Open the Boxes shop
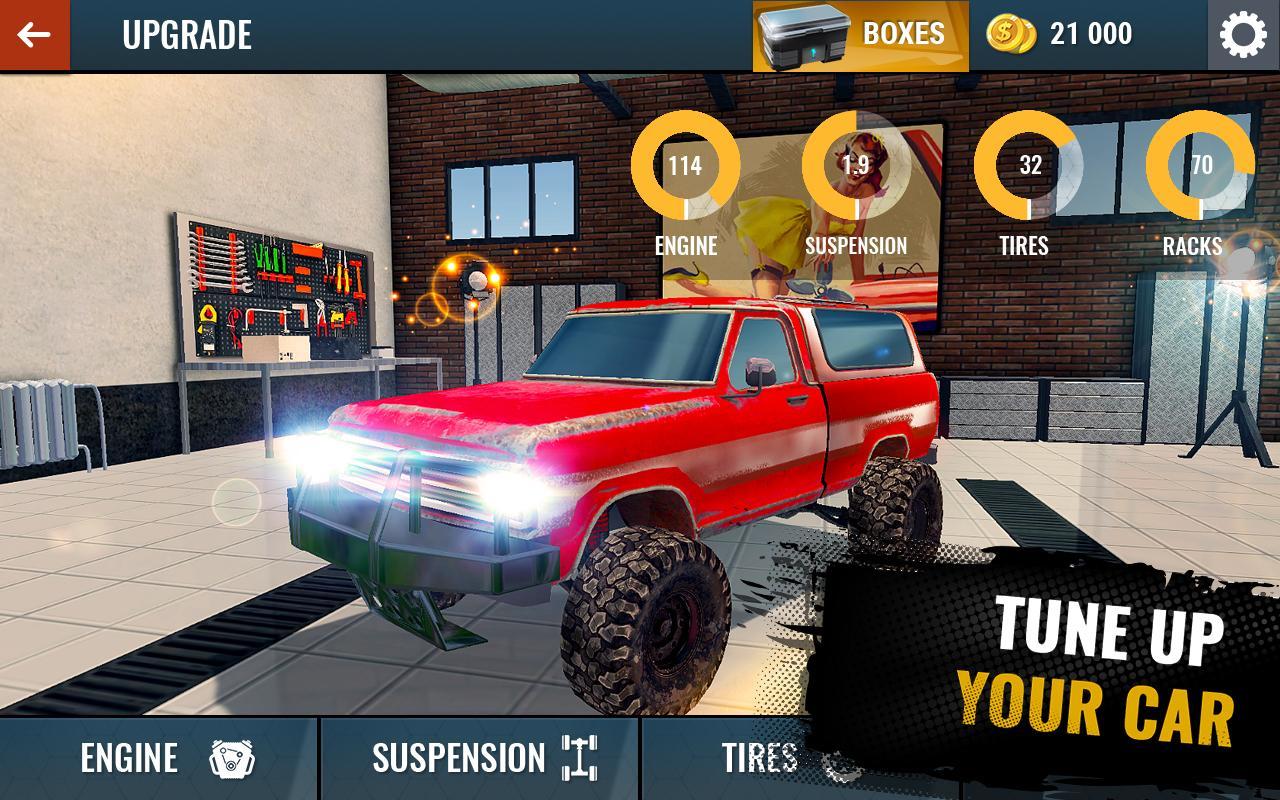The height and width of the screenshot is (800, 1280). (860, 35)
